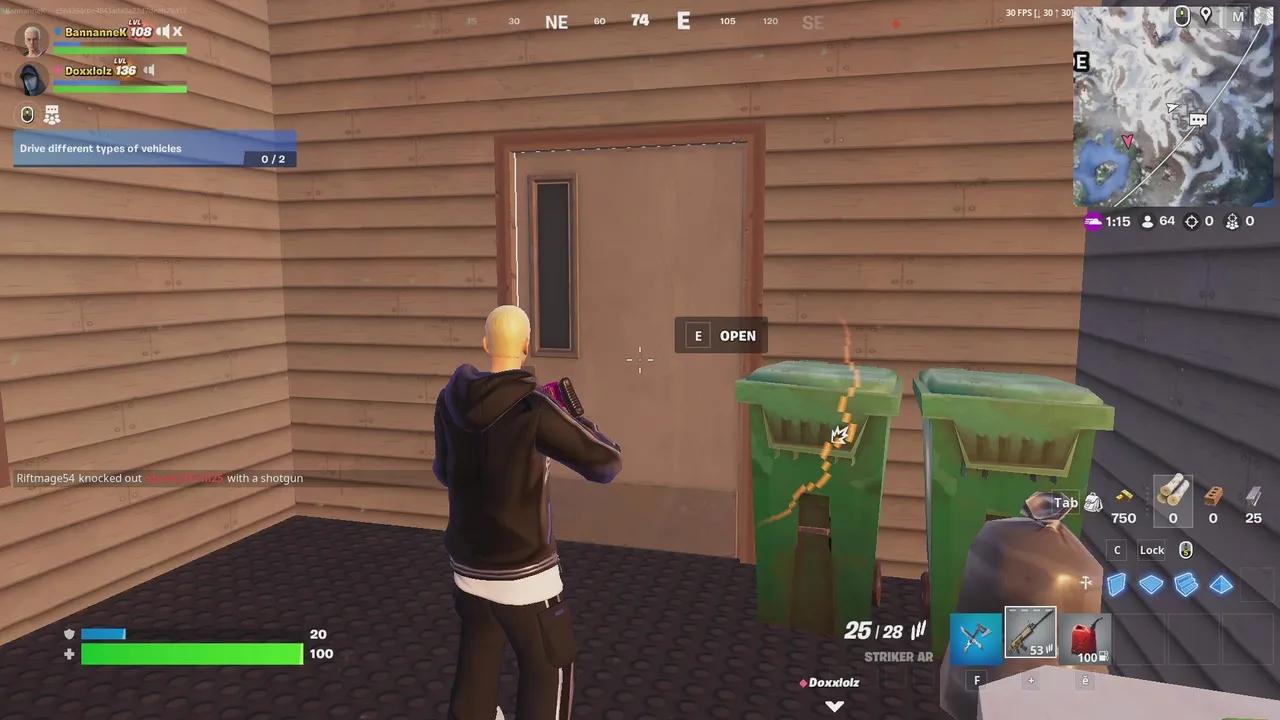This screenshot has width=1280, height=720.
Task: Select the cone build piece icon
Action: pyautogui.click(x=1222, y=585)
